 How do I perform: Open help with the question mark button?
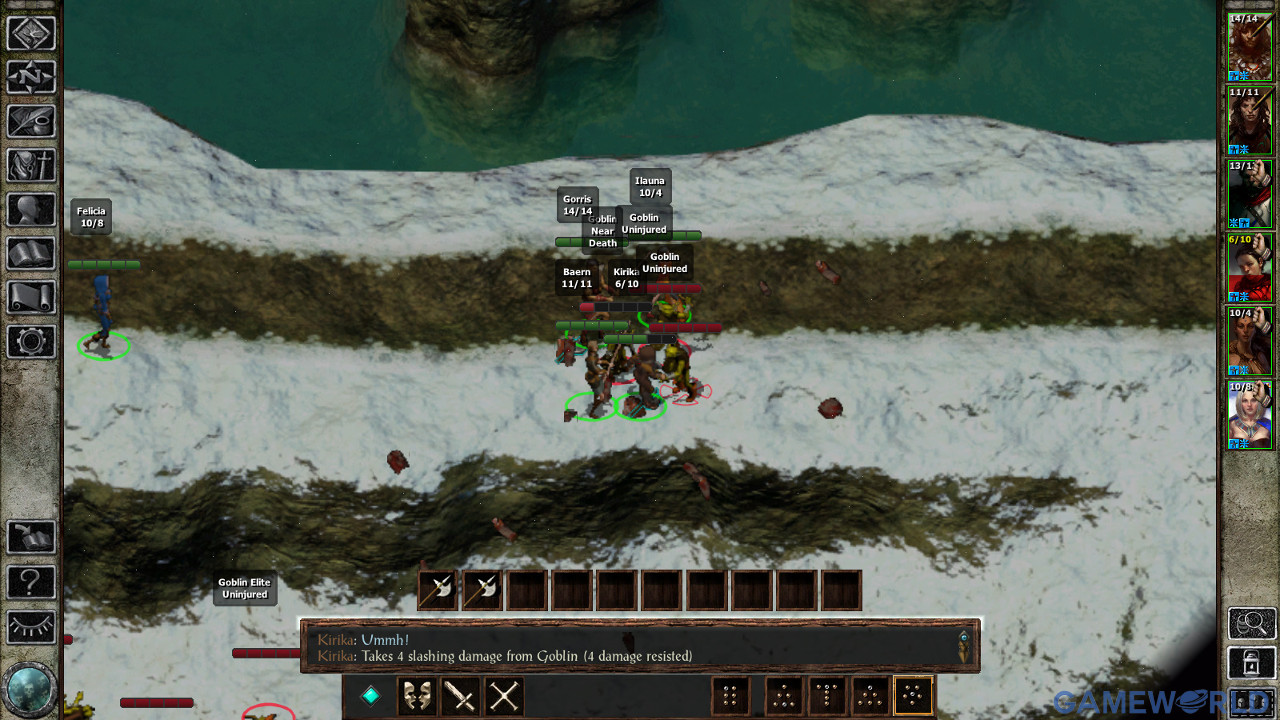point(31,582)
